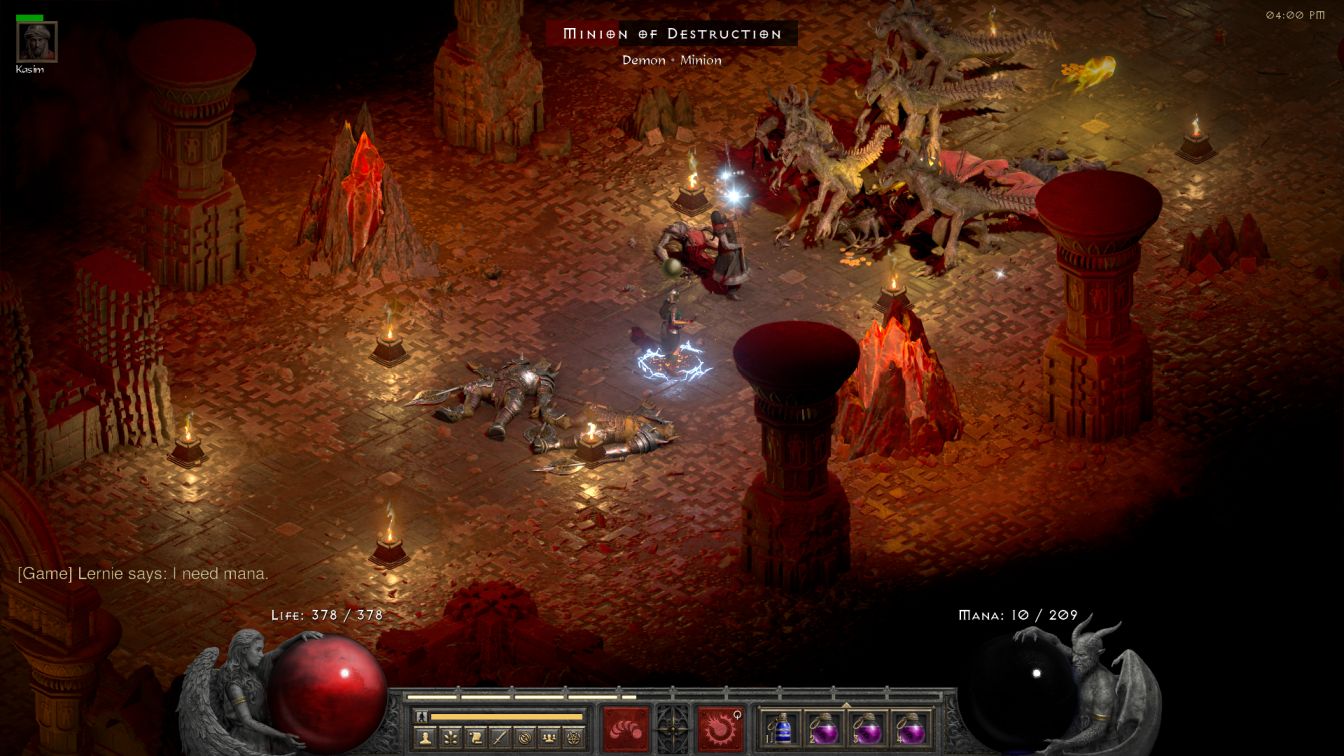Consume the purple potion in belt slot 4

coord(908,728)
